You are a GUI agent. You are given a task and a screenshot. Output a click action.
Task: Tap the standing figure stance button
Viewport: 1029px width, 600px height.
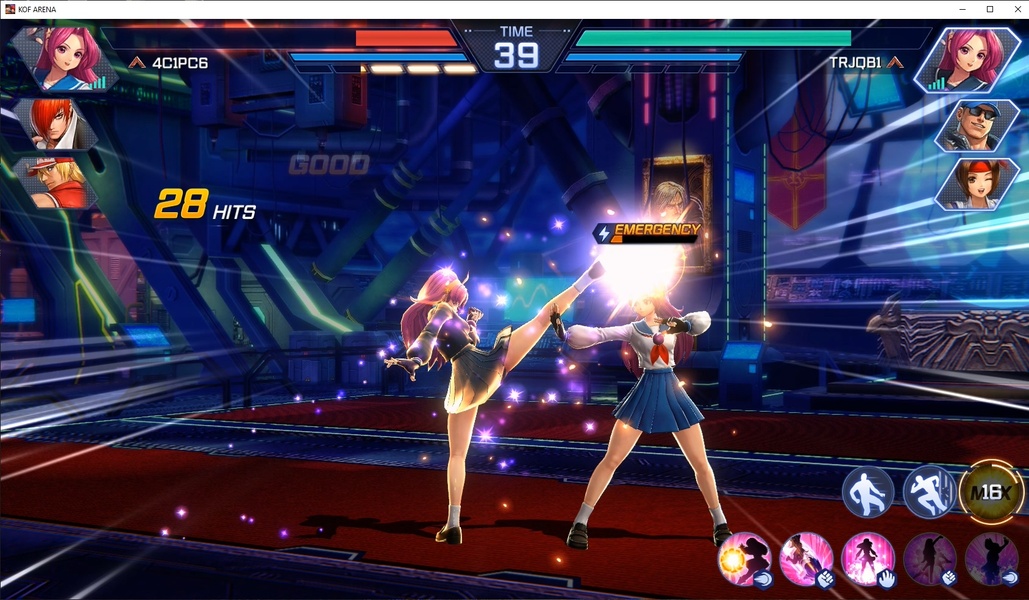tap(867, 492)
